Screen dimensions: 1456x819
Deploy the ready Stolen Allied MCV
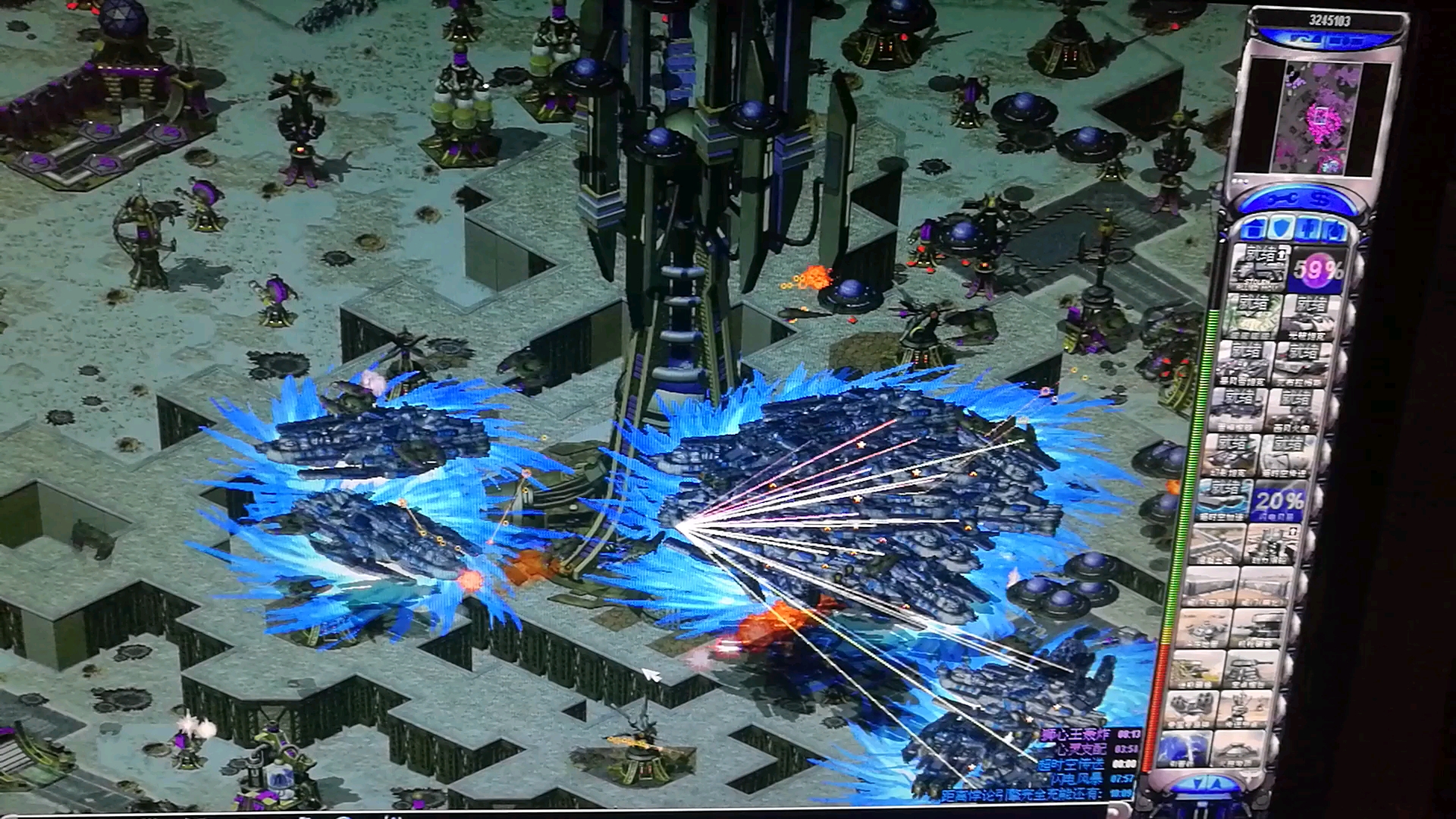tap(1258, 268)
